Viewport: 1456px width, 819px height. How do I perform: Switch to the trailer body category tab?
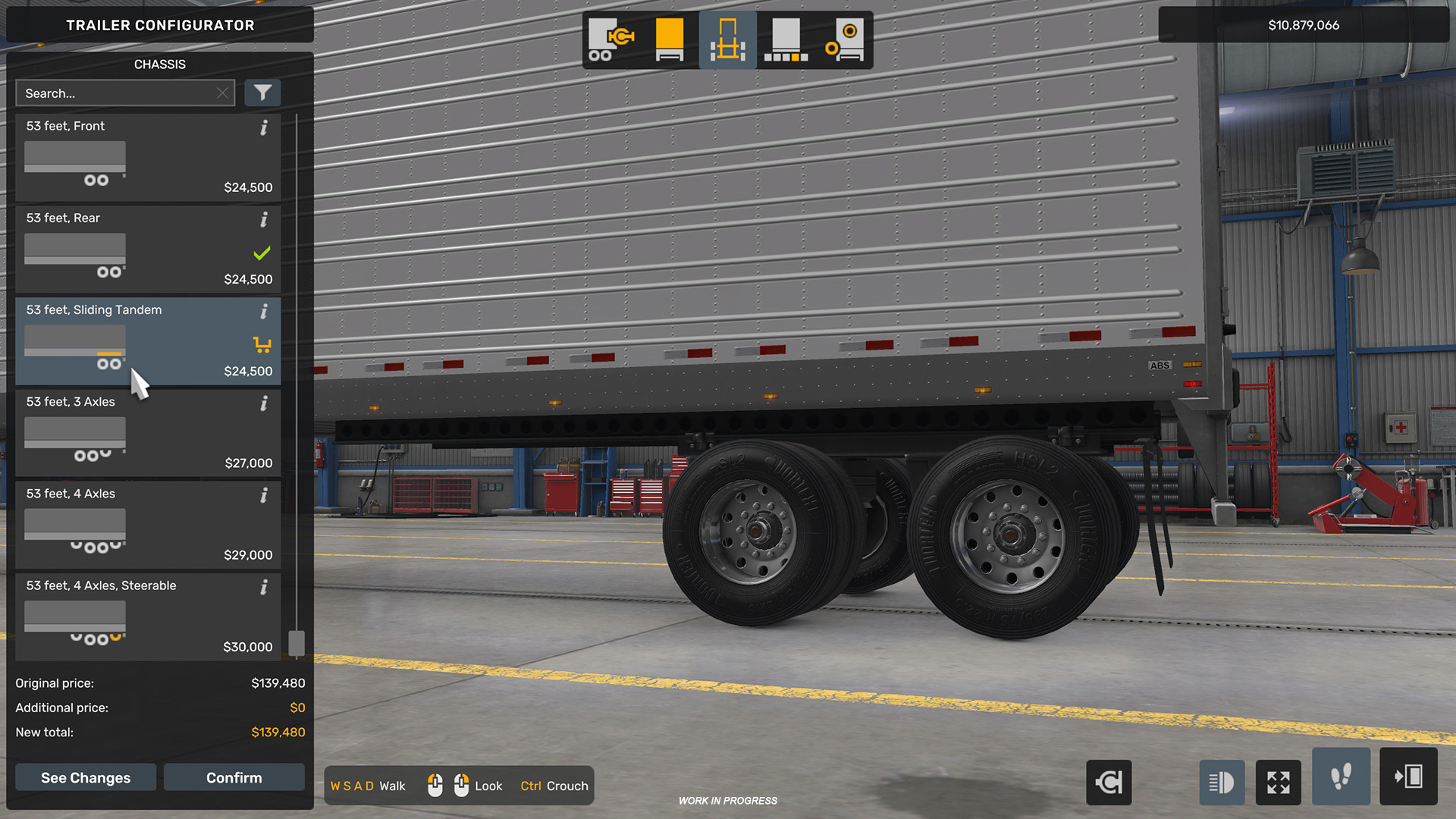(611, 40)
